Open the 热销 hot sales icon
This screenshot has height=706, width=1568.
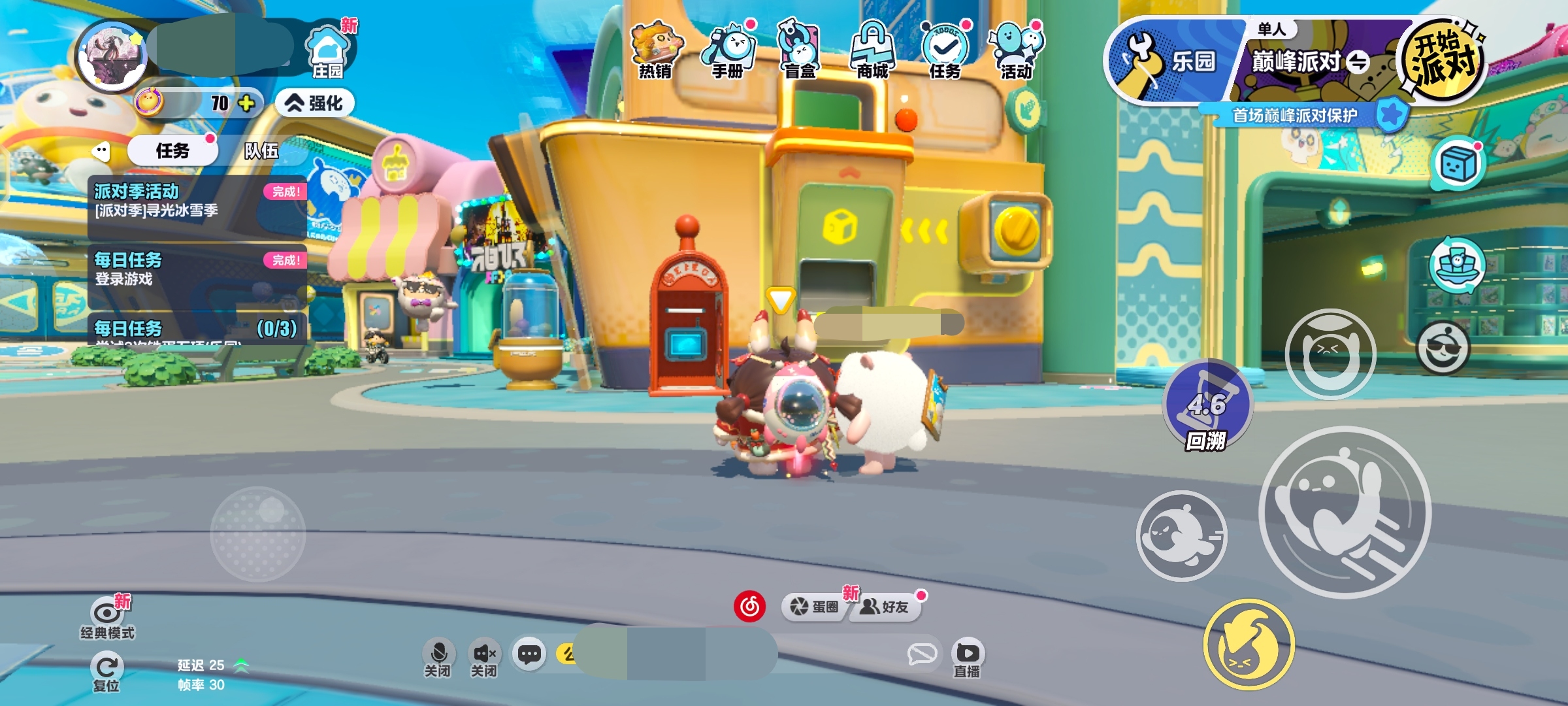point(656,50)
